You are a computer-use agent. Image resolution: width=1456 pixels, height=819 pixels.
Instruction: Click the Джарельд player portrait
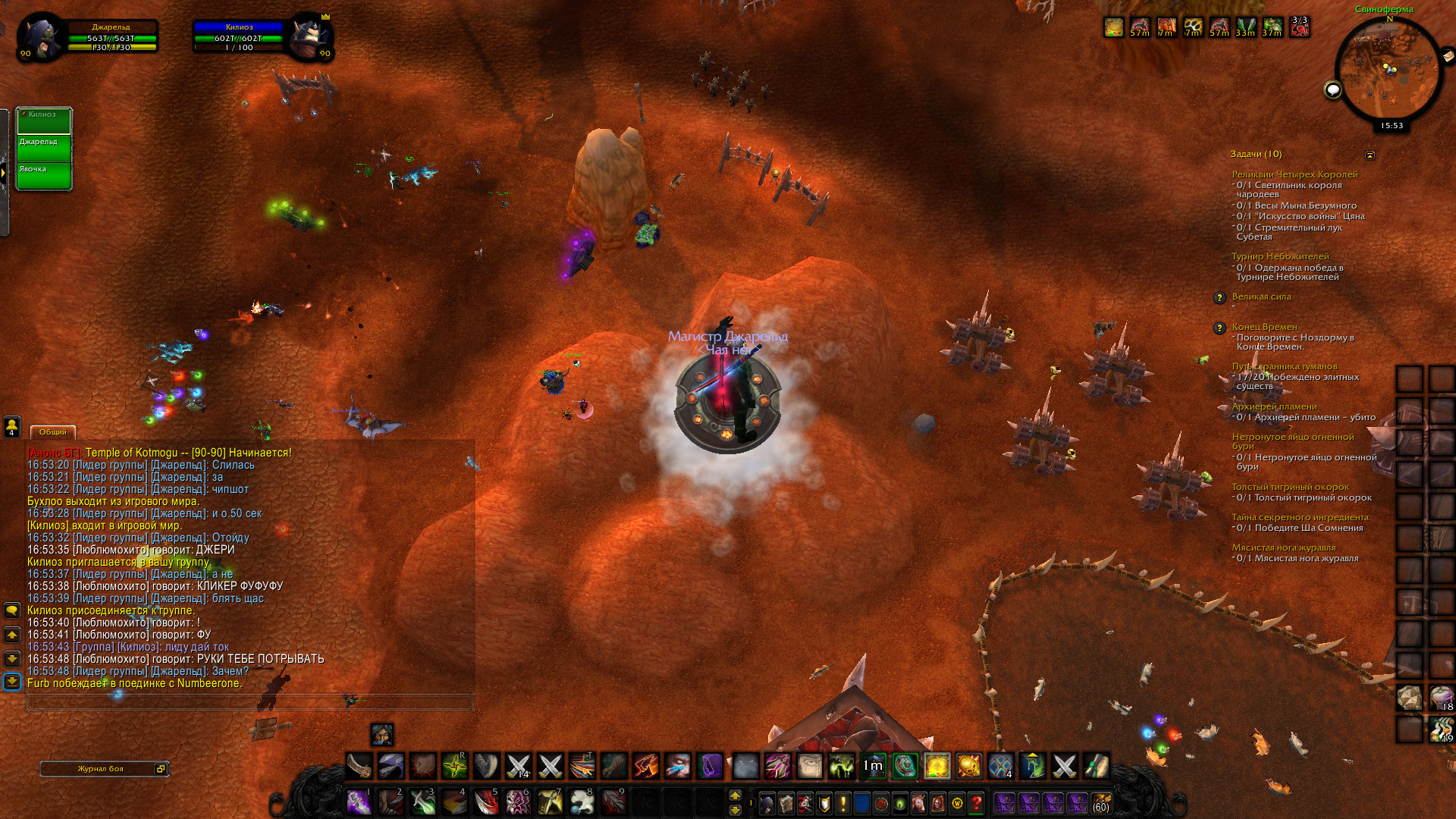[x=39, y=38]
